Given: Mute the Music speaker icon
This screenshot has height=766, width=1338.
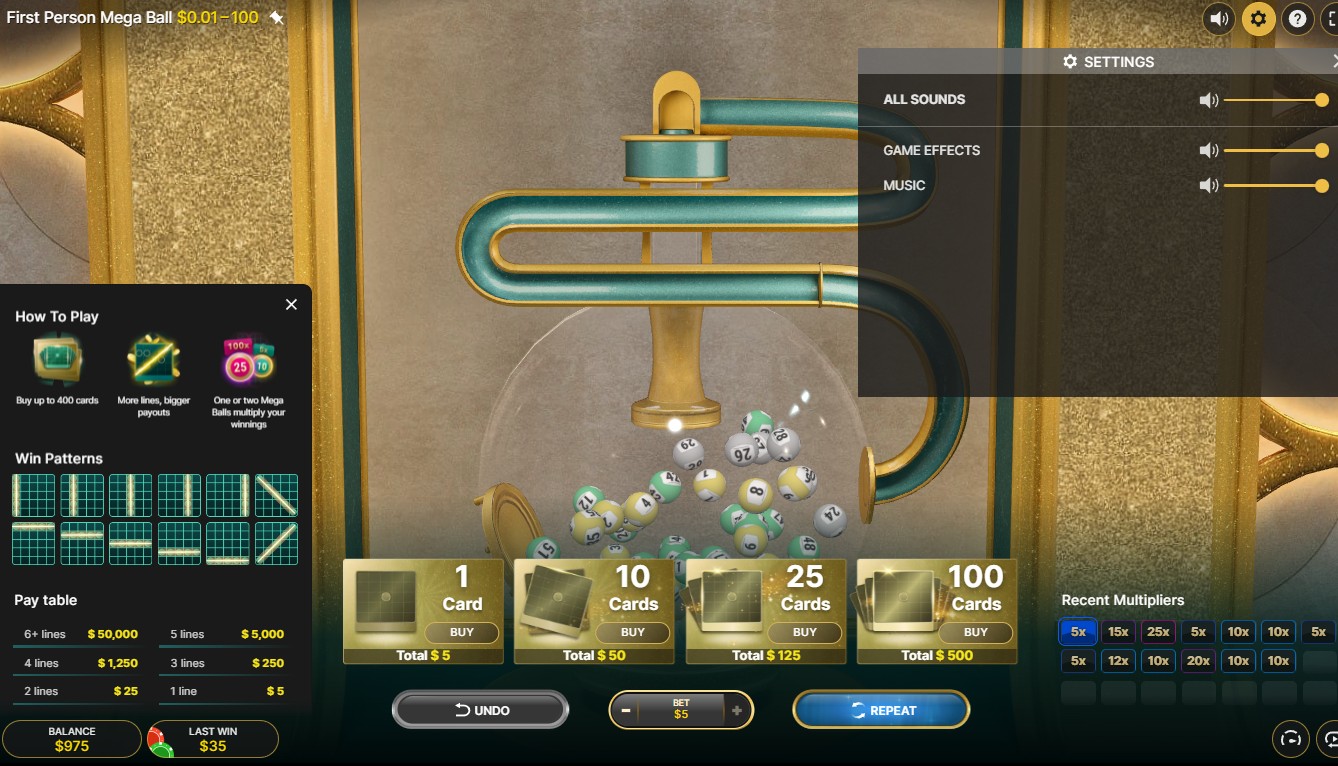Looking at the screenshot, I should coord(1209,186).
